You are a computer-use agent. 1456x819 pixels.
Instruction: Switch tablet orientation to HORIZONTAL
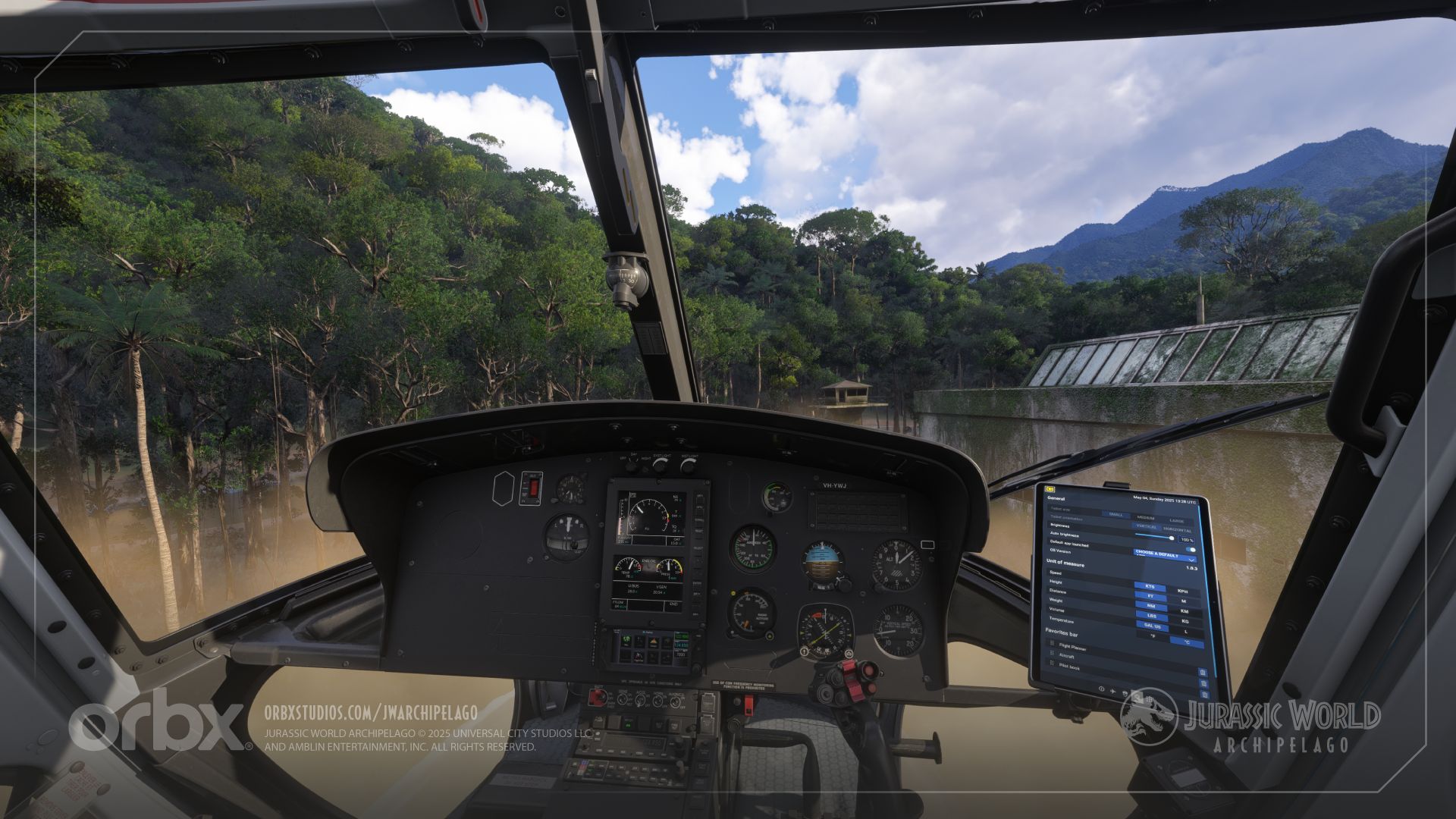(x=1177, y=530)
